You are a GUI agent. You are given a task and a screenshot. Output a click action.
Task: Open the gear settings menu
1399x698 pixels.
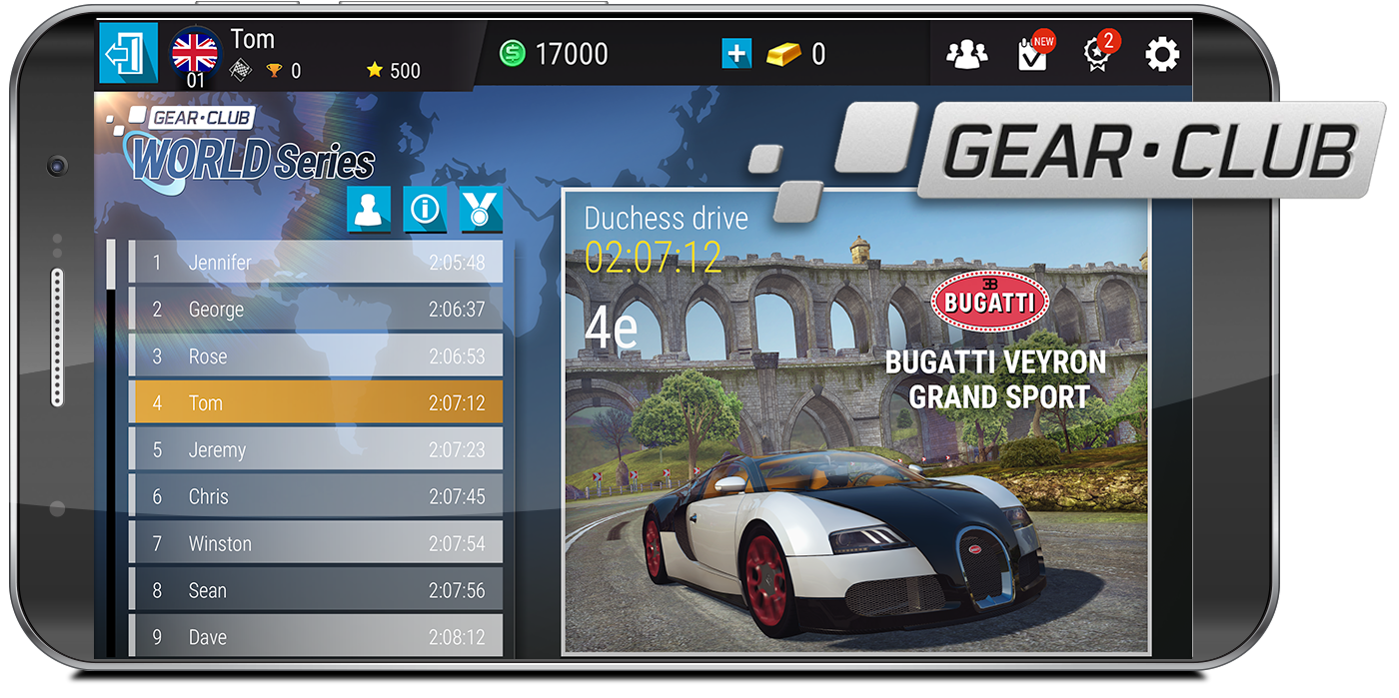pos(1162,54)
